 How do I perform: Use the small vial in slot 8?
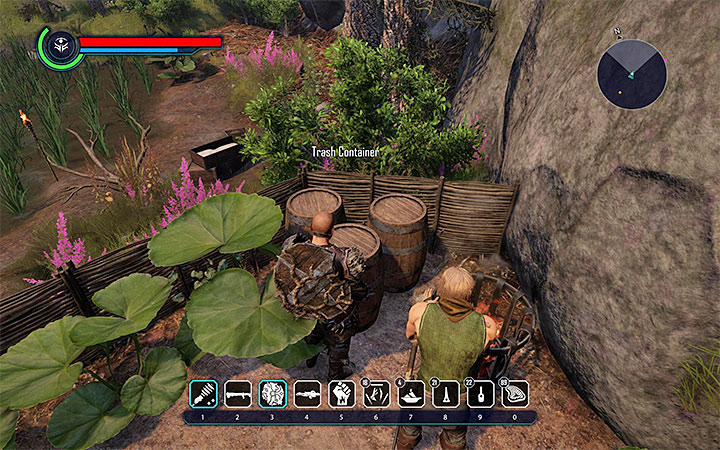click(446, 392)
